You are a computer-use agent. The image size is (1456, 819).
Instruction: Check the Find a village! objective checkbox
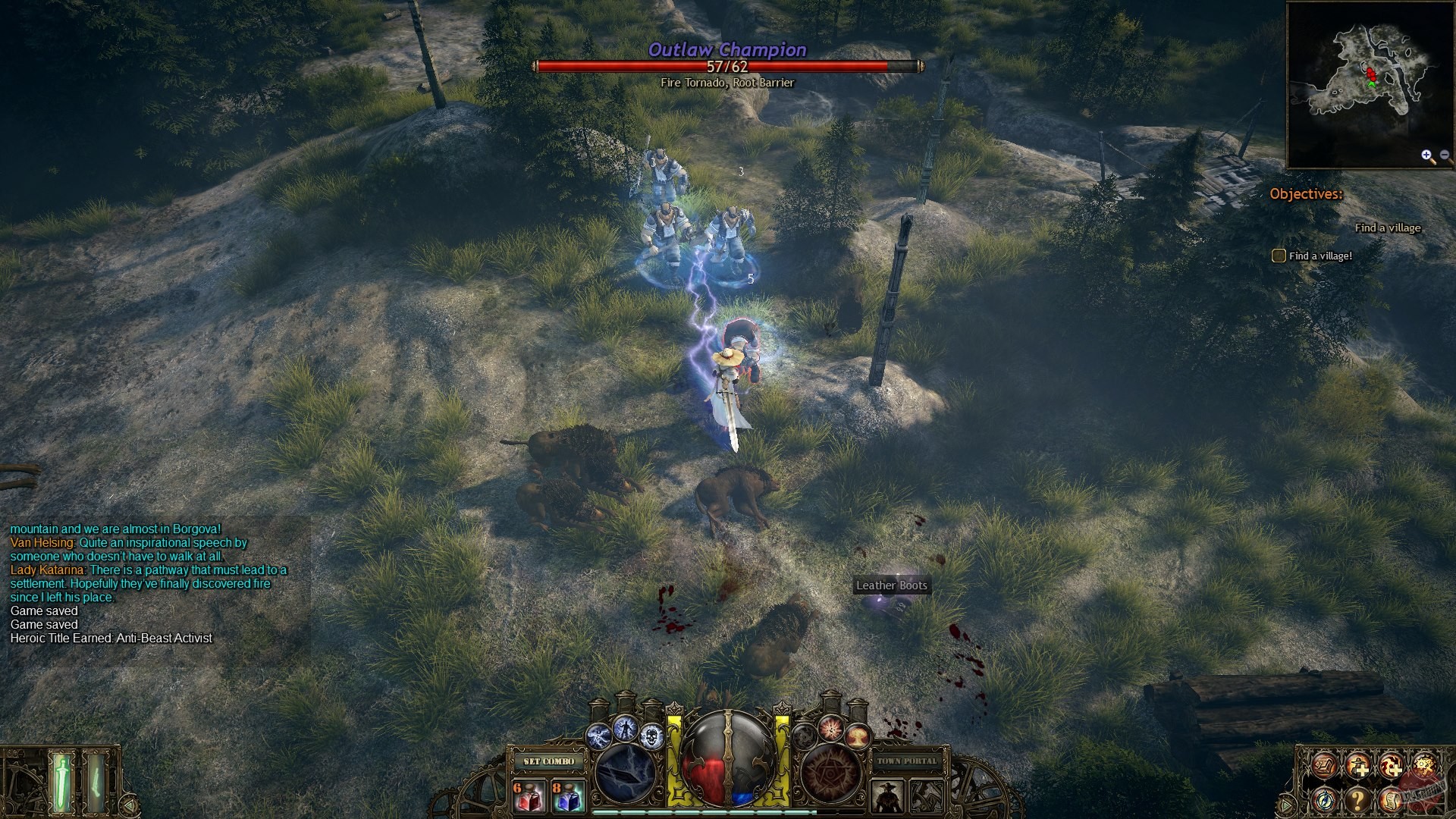click(1278, 256)
